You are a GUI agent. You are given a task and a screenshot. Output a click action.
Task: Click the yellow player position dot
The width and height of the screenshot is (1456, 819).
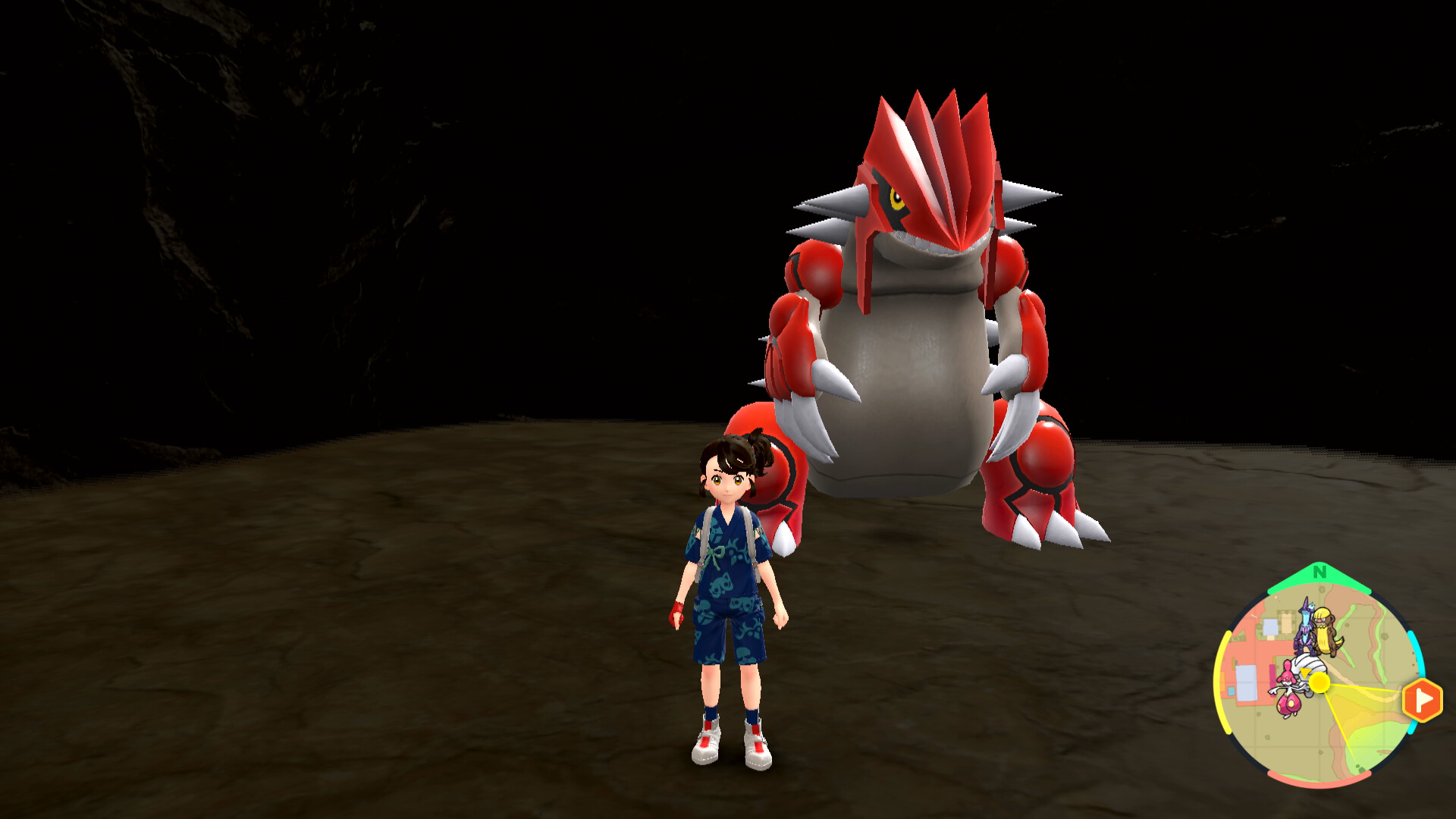1319,682
